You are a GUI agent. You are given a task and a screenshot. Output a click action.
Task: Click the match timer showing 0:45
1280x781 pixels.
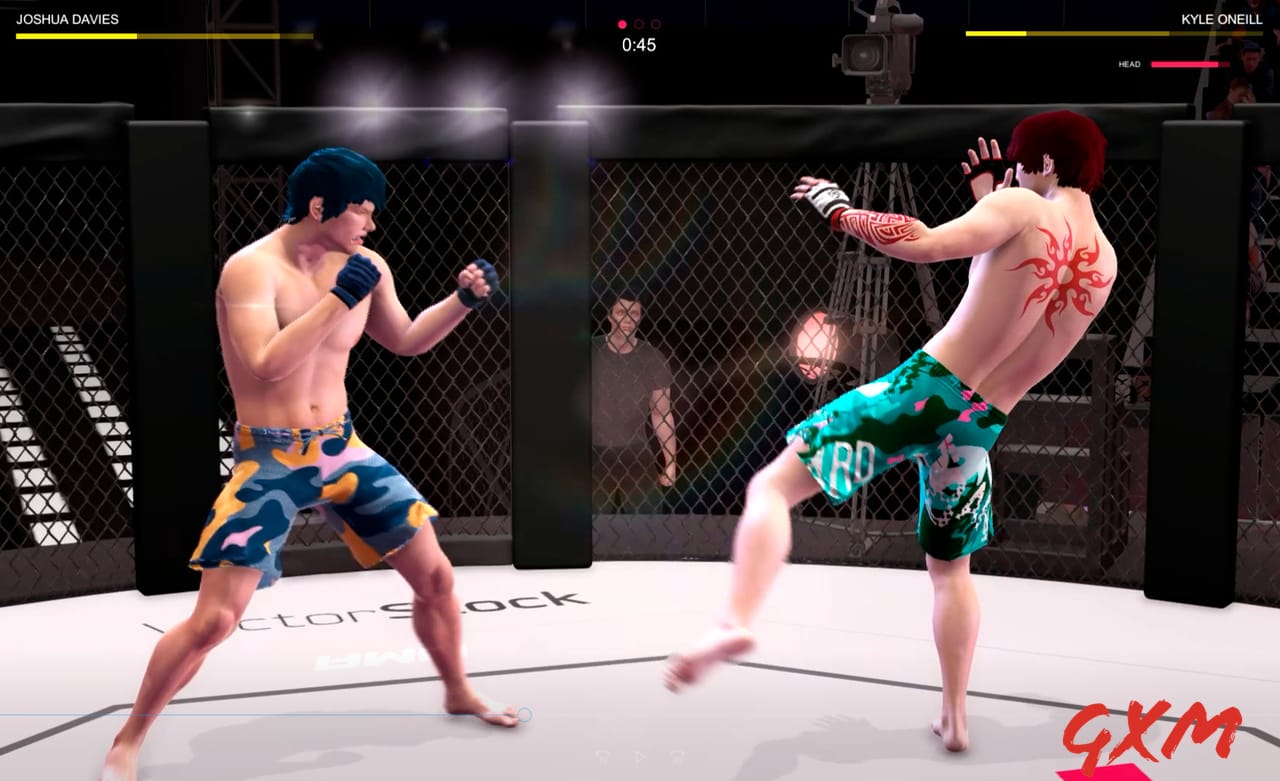tap(640, 44)
